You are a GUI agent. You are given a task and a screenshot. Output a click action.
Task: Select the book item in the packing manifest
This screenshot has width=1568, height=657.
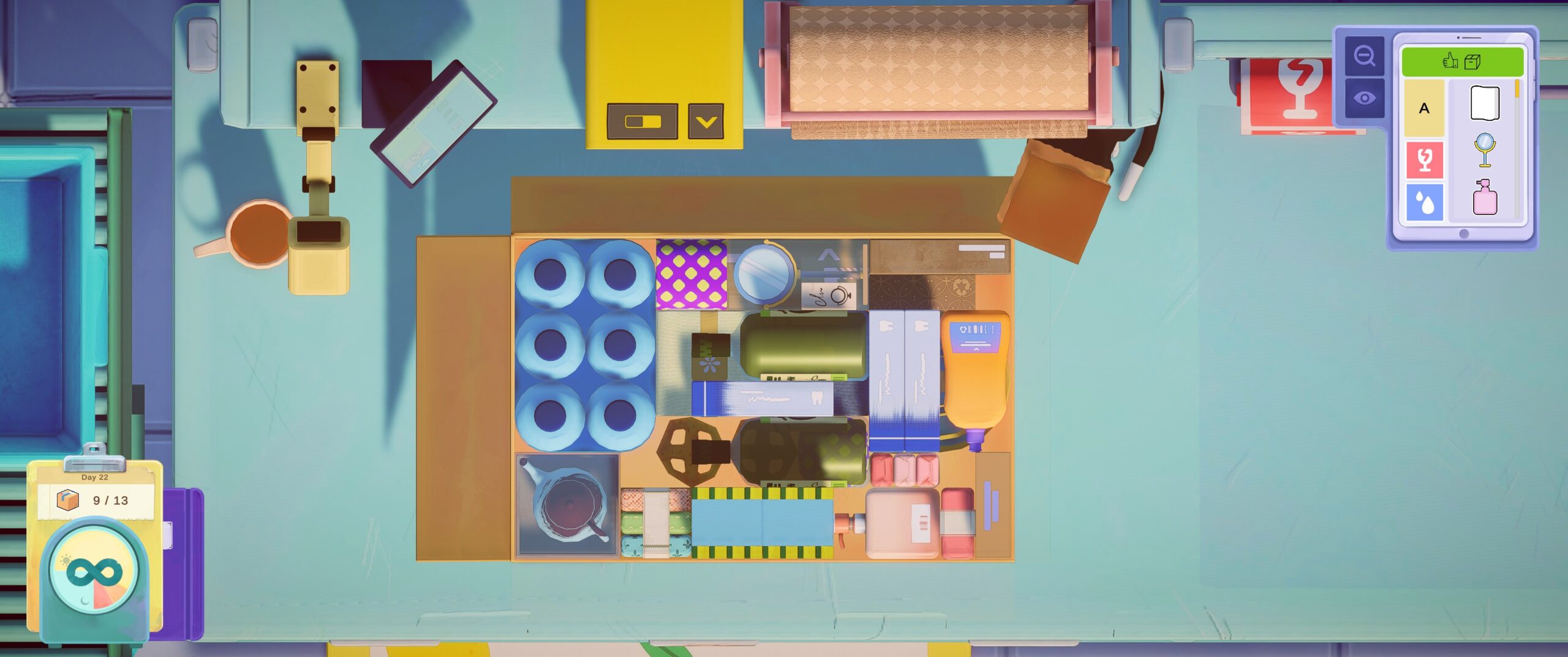(1485, 103)
